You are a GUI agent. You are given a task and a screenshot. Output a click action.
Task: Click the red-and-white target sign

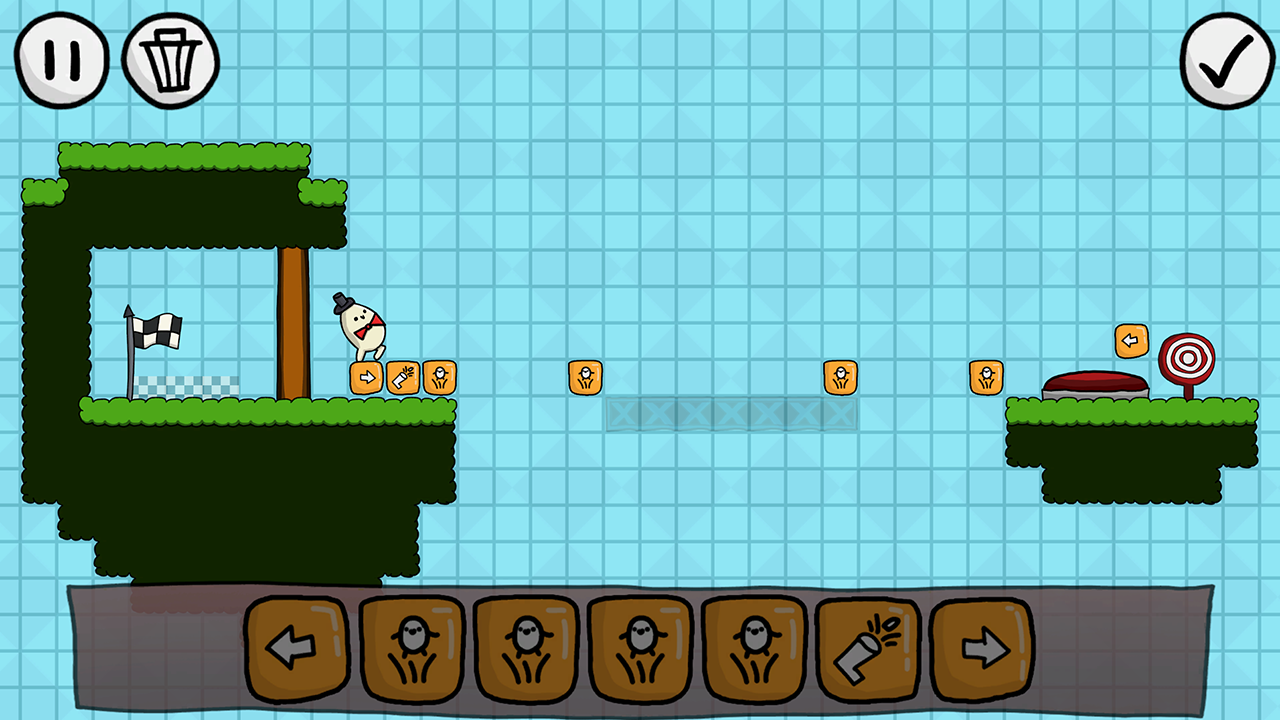[x=1186, y=356]
